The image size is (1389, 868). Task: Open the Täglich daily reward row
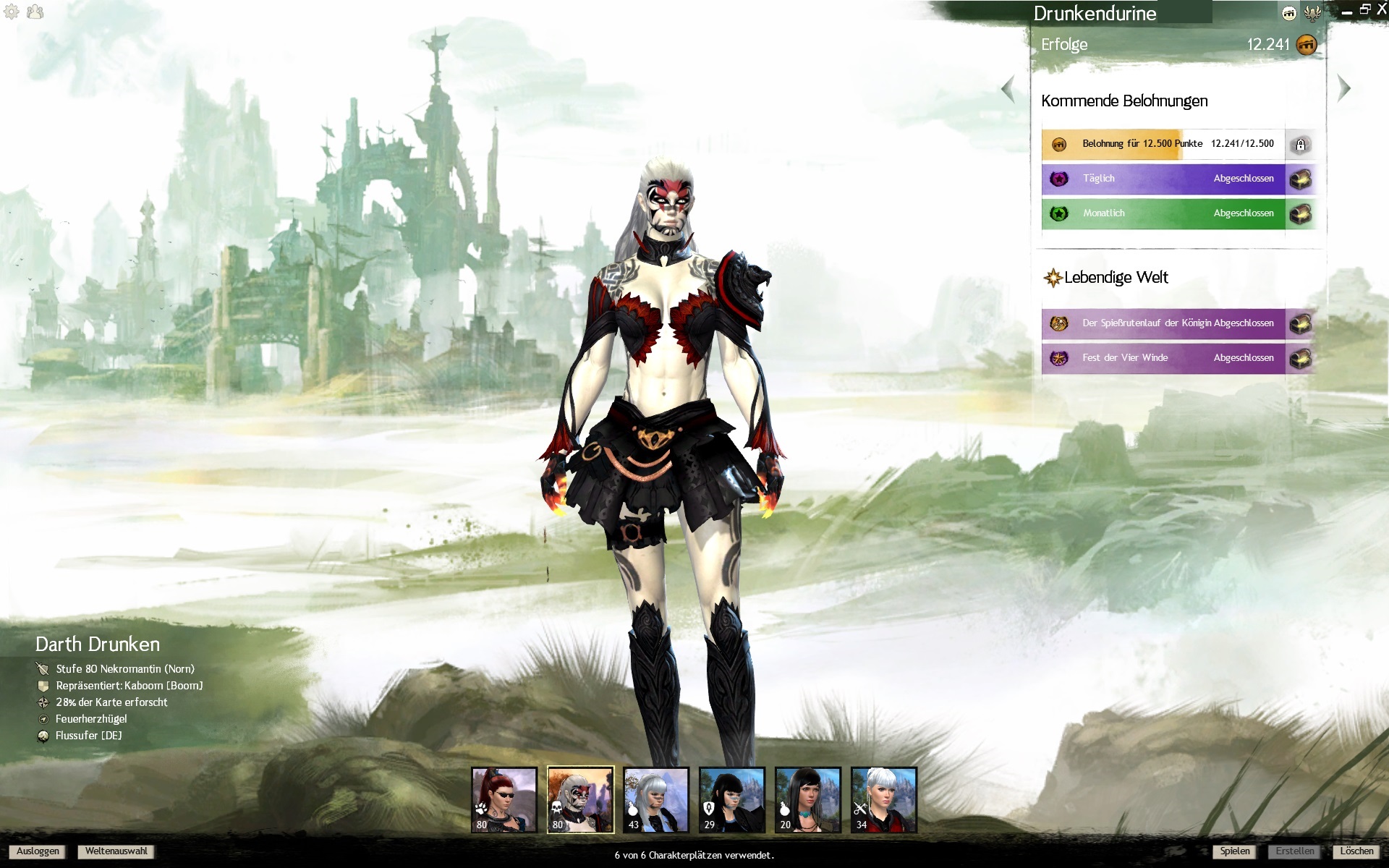click(1163, 179)
